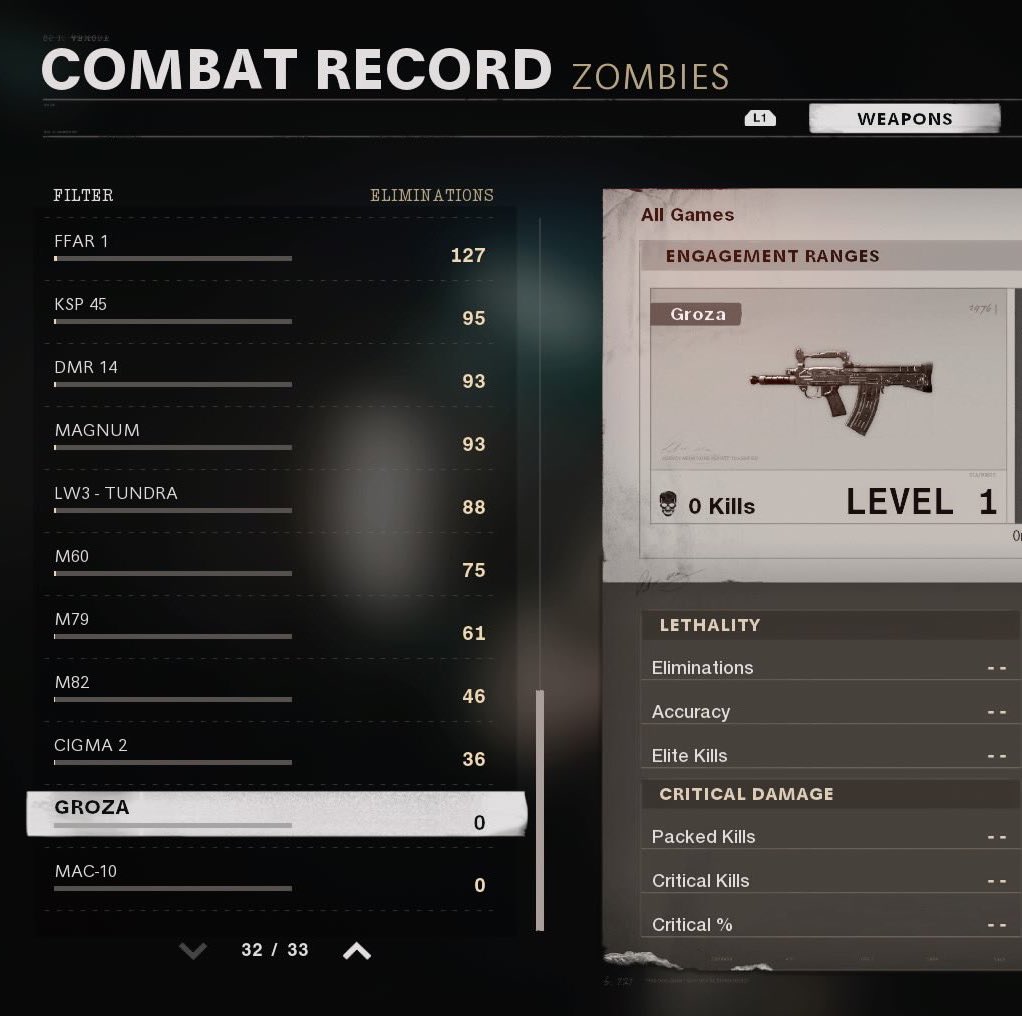Pick the M60 weapon entry
The image size is (1022, 1016).
(270, 563)
